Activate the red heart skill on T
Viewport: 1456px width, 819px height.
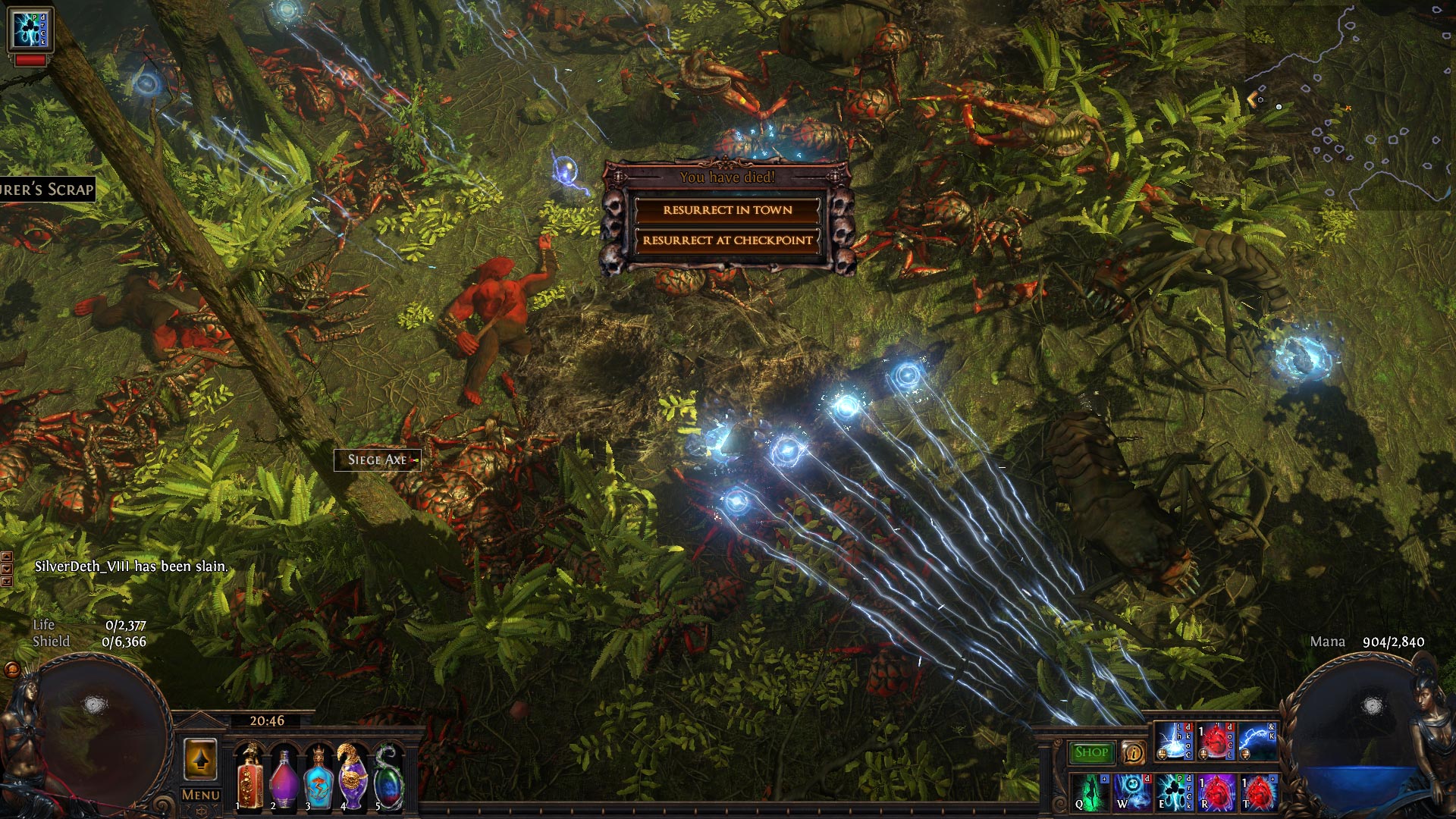[1258, 792]
